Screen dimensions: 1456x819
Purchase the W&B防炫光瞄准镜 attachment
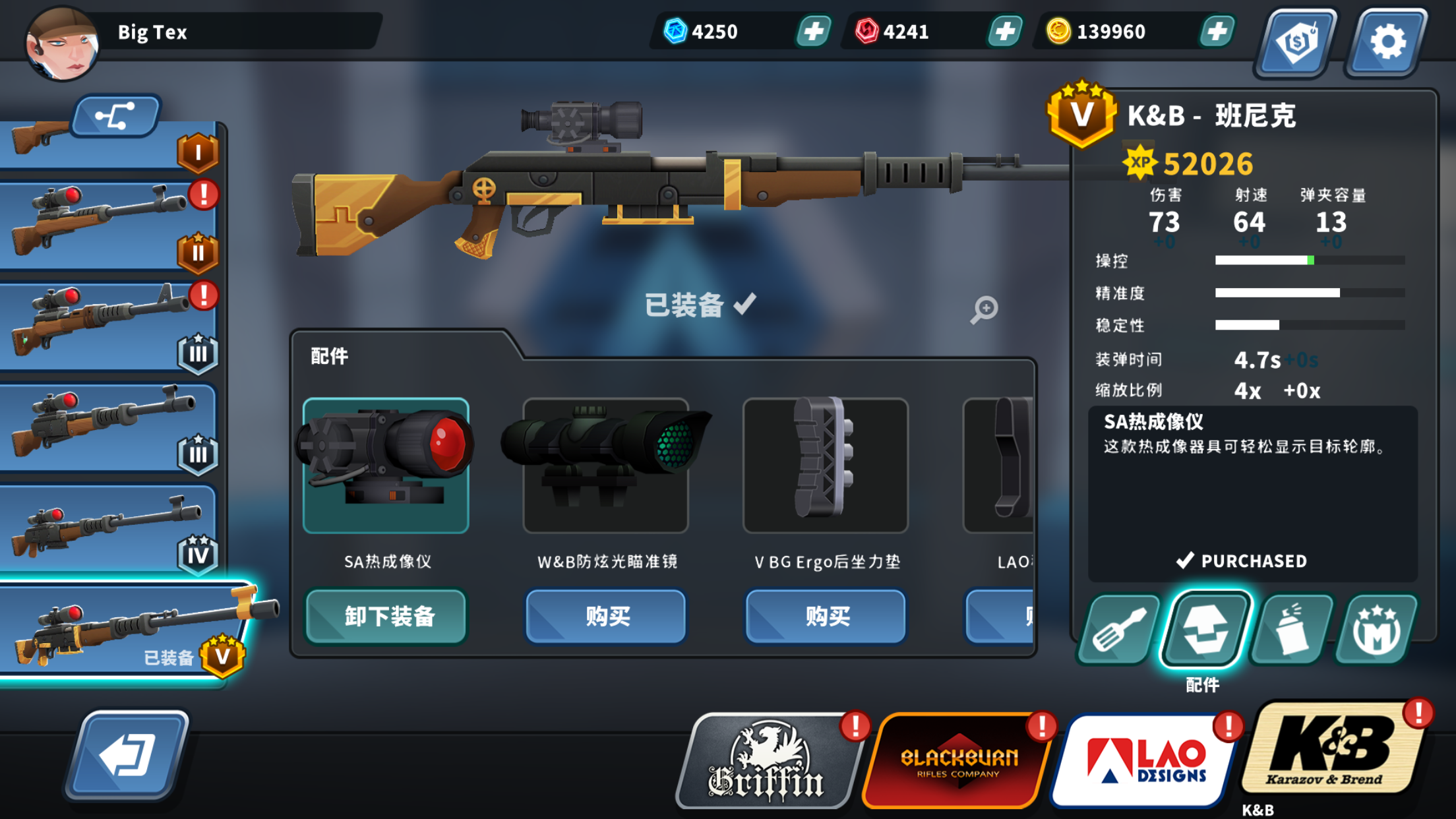[605, 616]
